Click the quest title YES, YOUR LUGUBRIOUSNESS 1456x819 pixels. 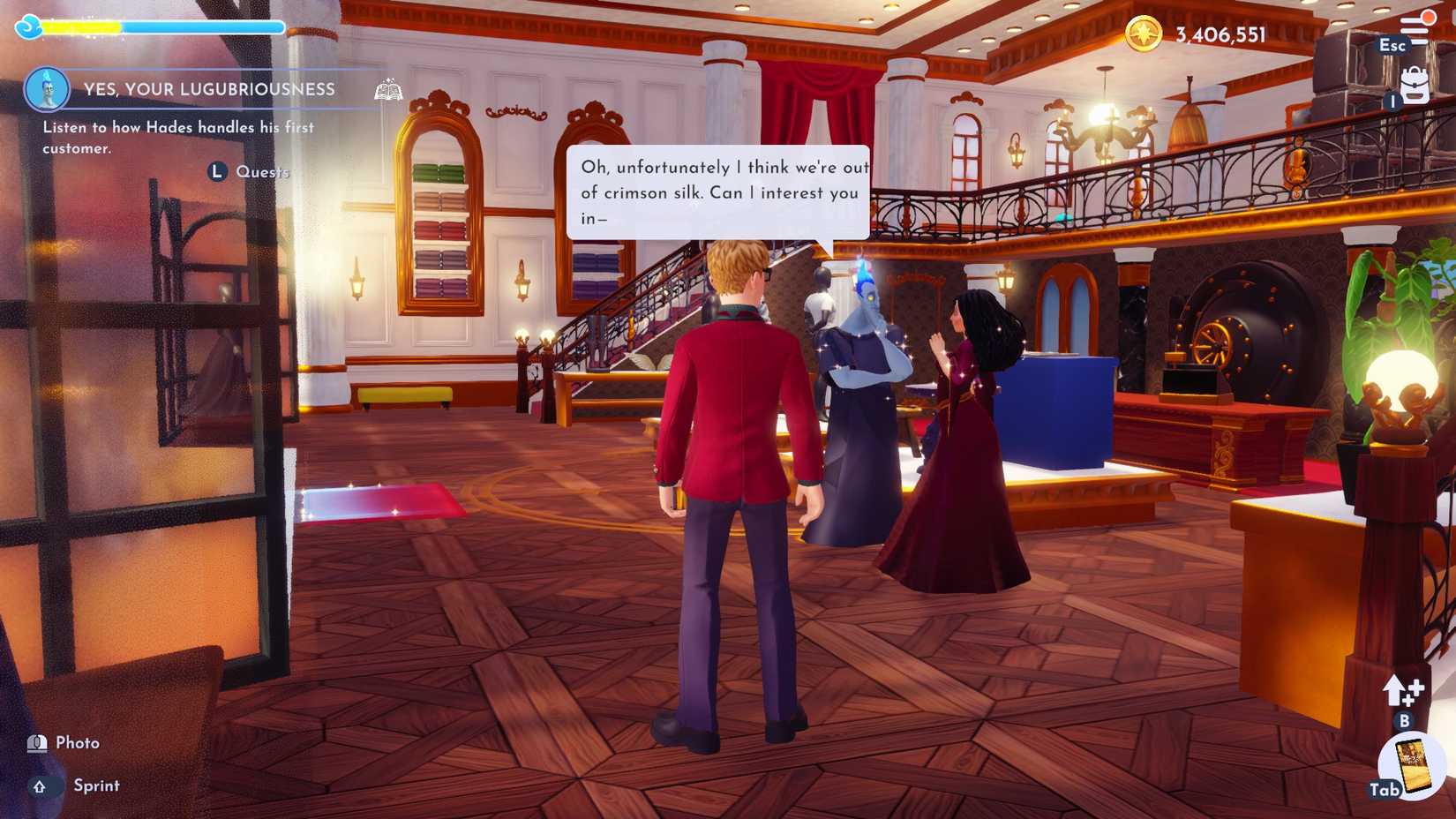click(208, 89)
